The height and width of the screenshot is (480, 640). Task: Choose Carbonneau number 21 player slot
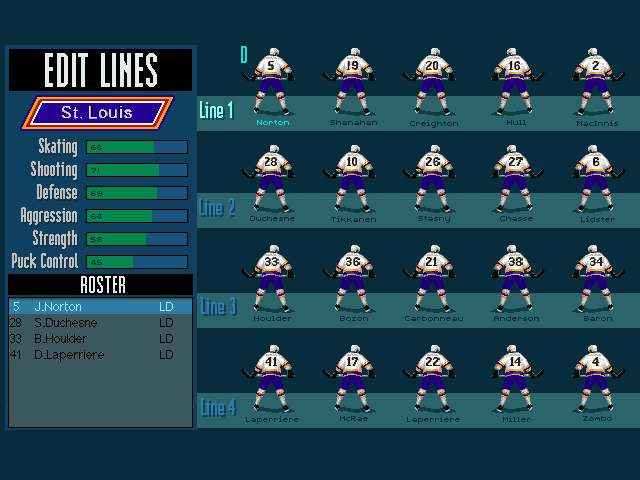click(432, 281)
